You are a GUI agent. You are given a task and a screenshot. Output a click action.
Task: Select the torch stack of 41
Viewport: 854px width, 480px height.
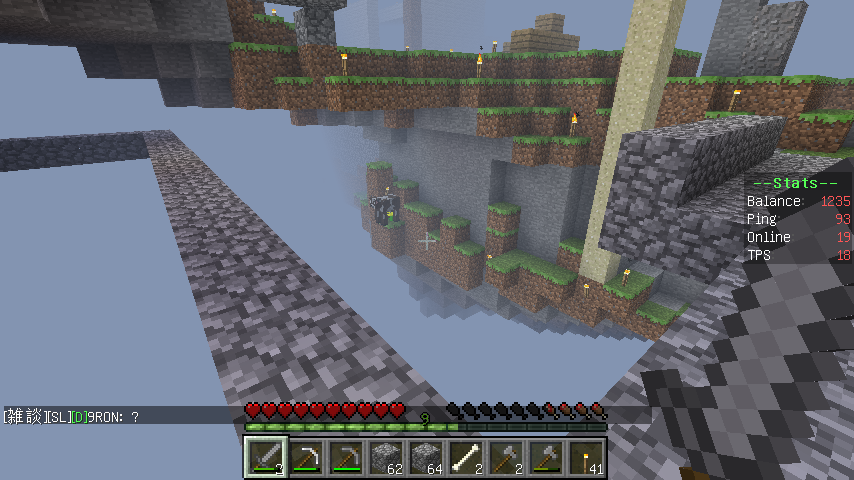coord(586,458)
